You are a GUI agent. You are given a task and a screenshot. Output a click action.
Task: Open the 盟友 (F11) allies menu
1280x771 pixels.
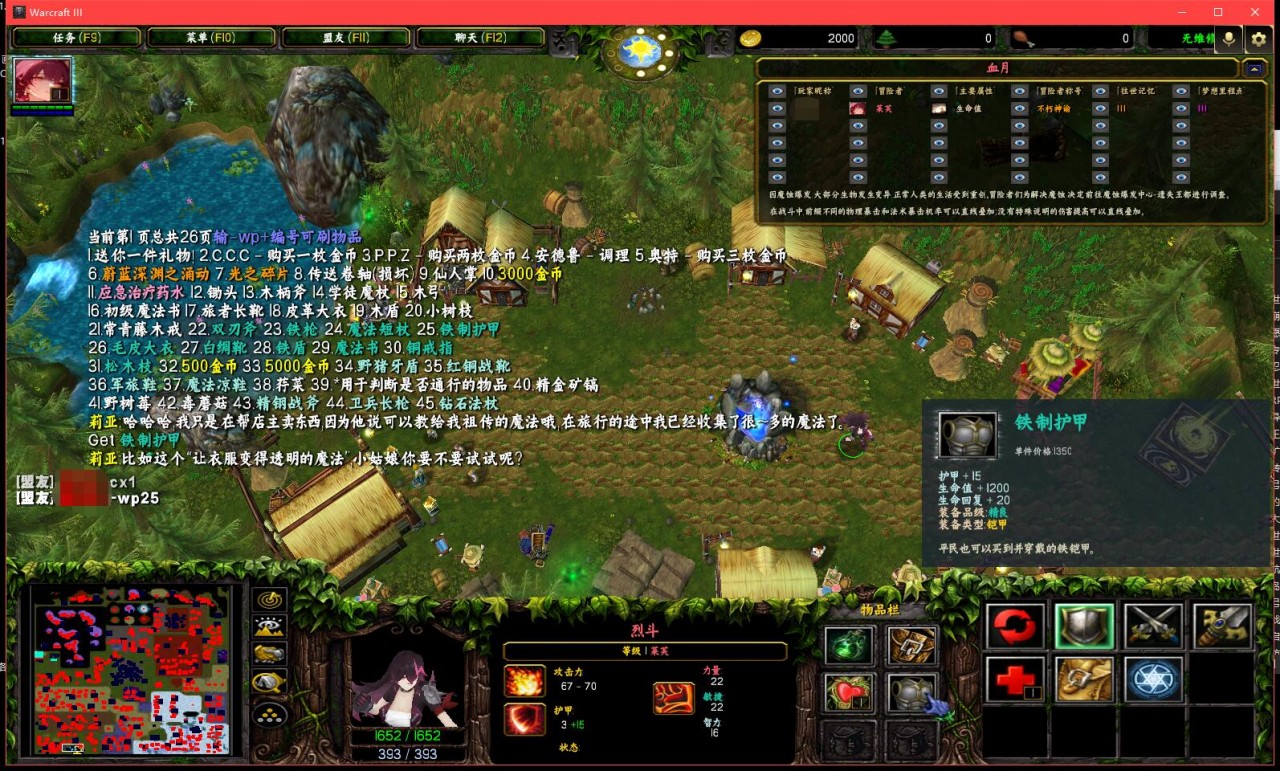346,38
